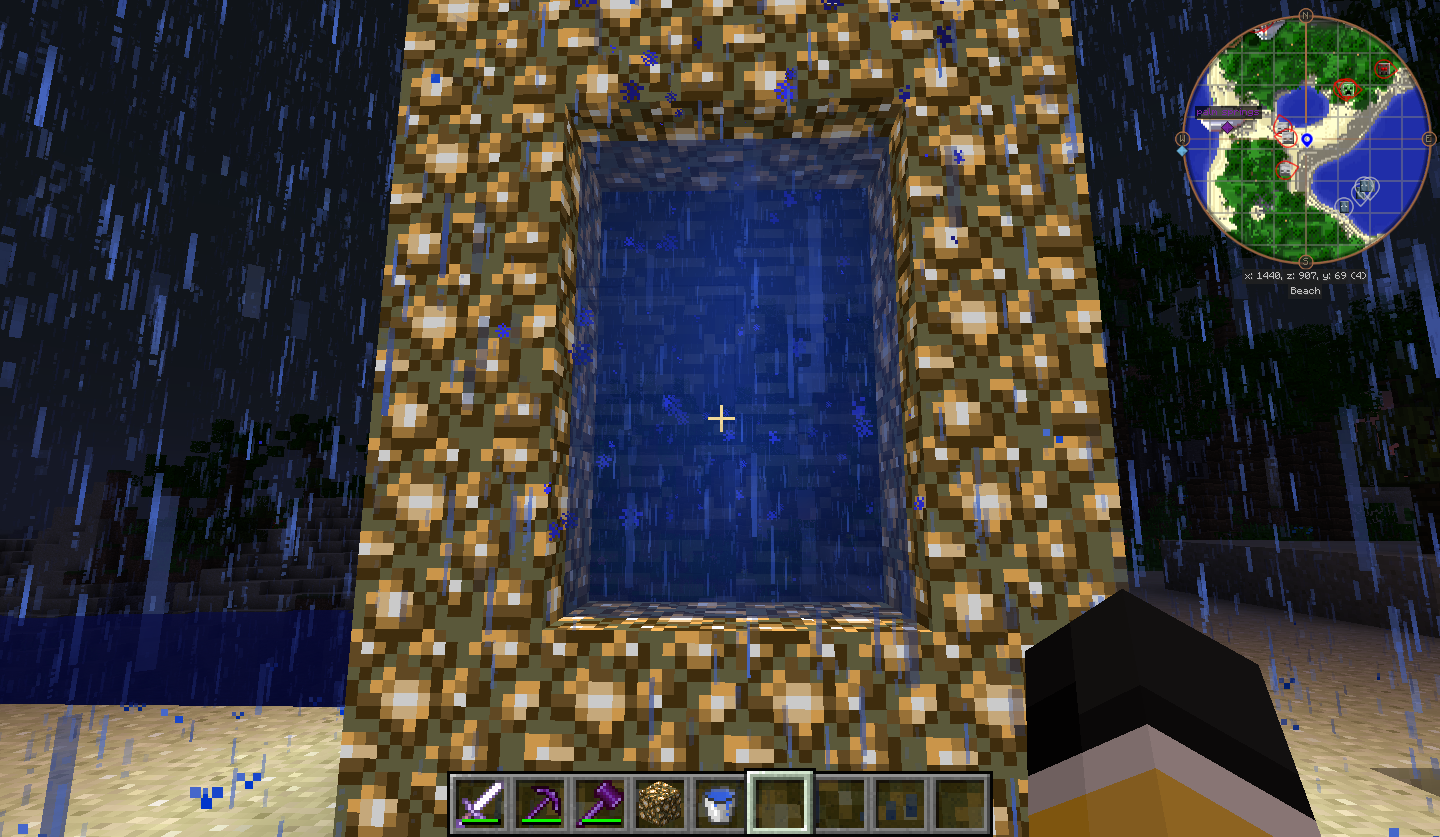Click the creeper icon on the minimap

coord(1347,88)
